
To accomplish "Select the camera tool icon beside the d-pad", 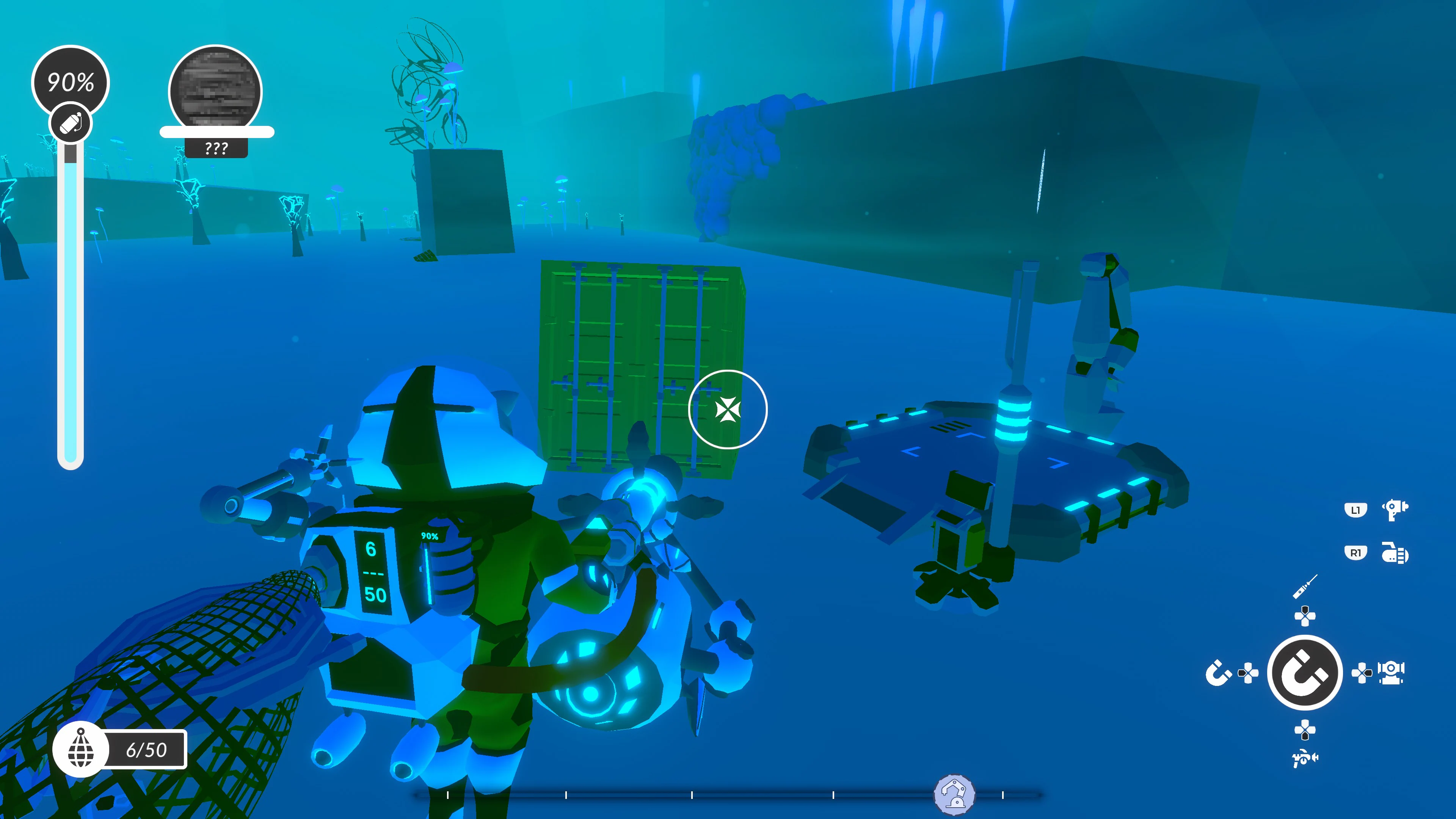I will pos(1391,673).
